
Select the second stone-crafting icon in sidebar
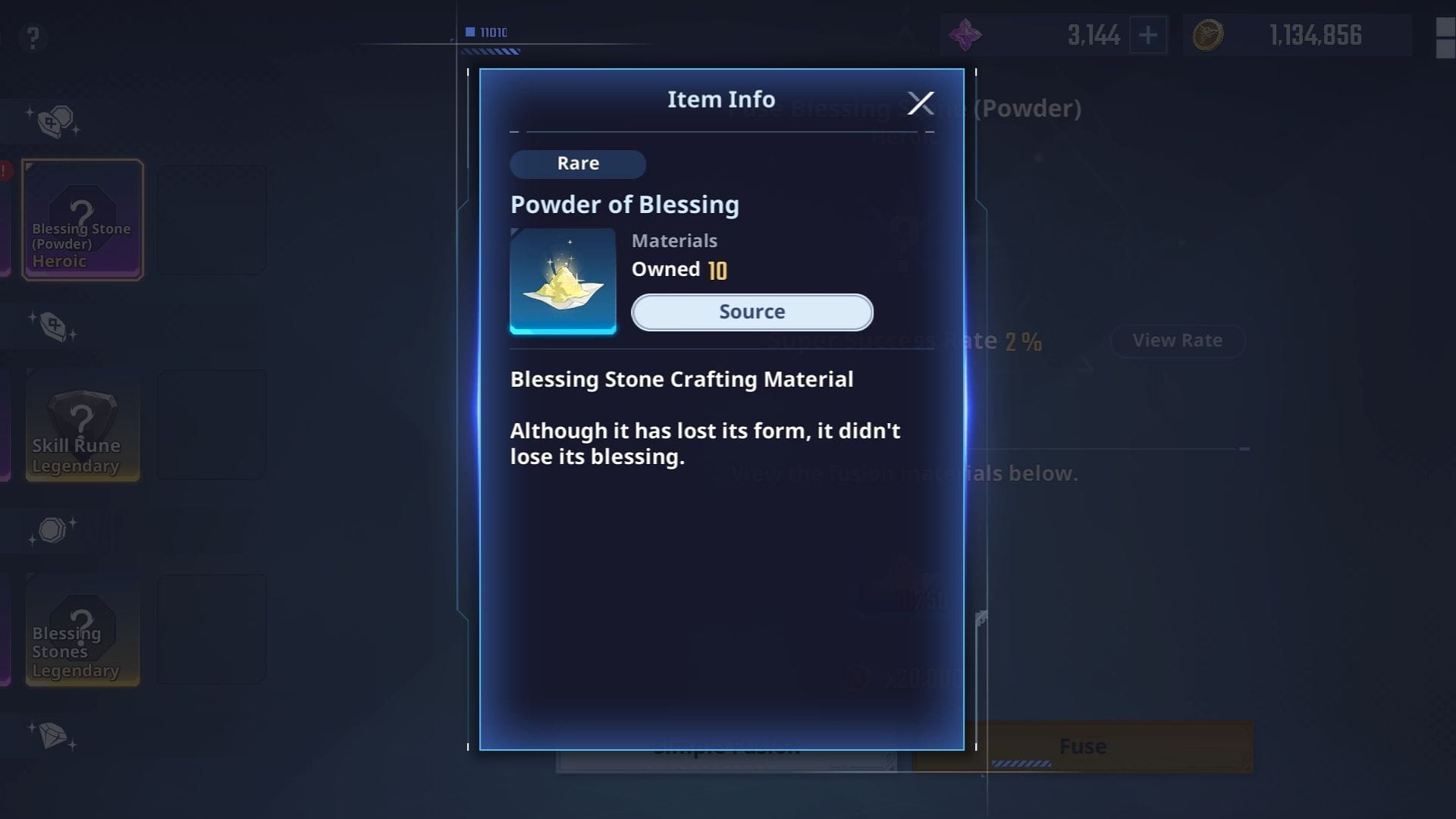[x=53, y=328]
